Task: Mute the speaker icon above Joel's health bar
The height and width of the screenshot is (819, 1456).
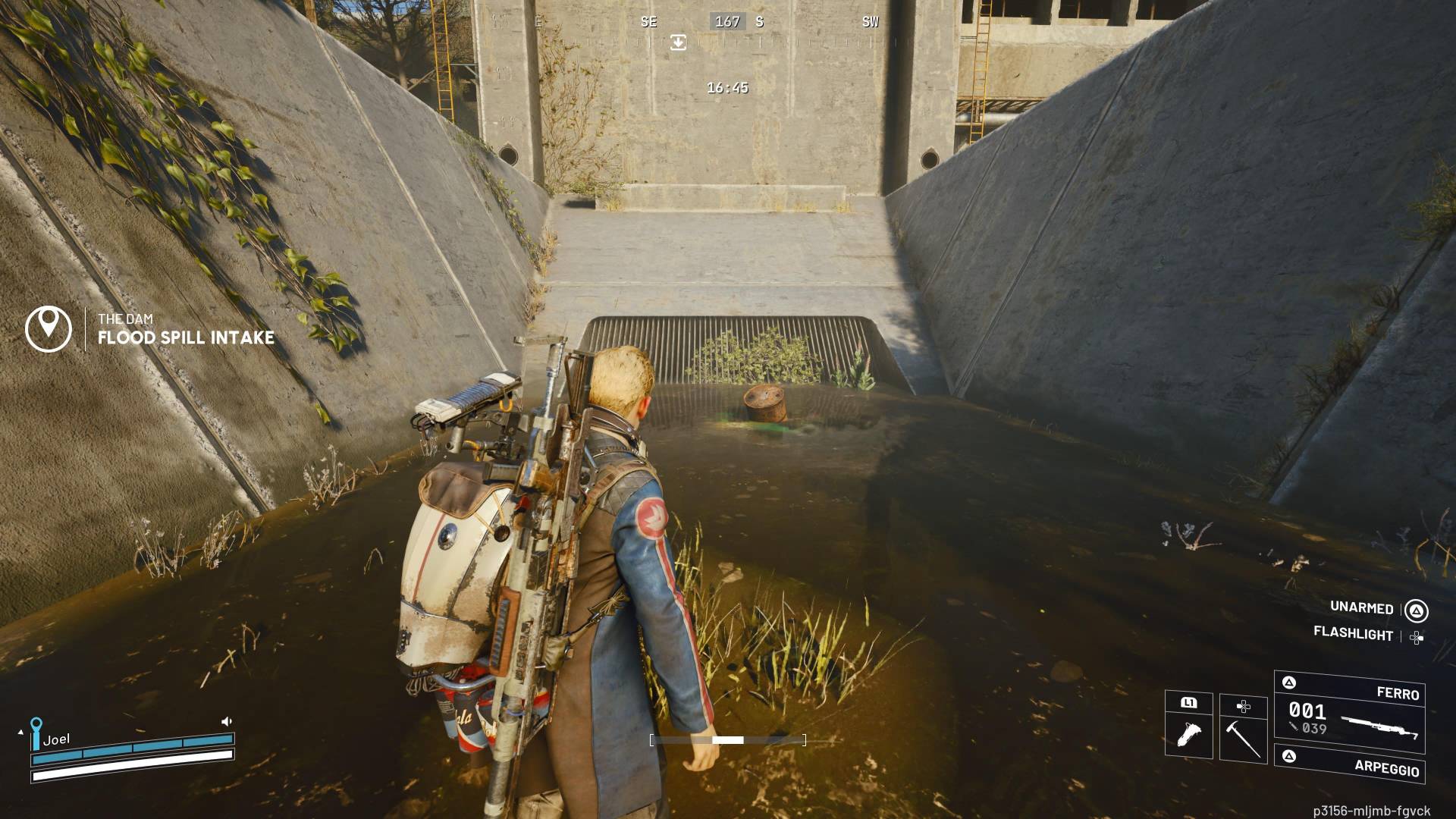Action: click(227, 720)
